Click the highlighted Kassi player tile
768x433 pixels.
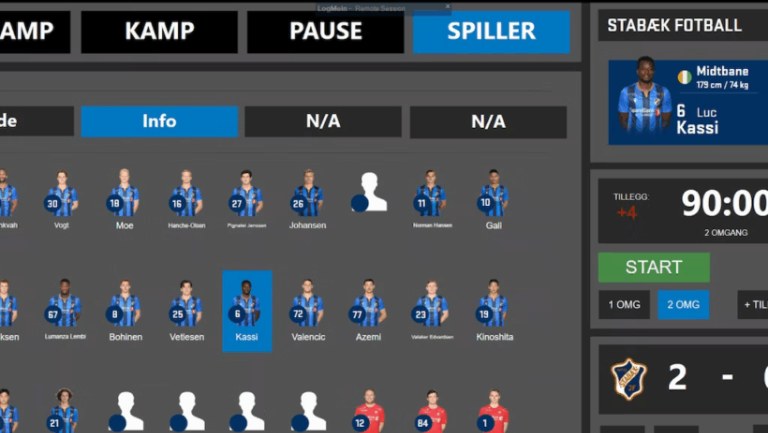click(246, 310)
